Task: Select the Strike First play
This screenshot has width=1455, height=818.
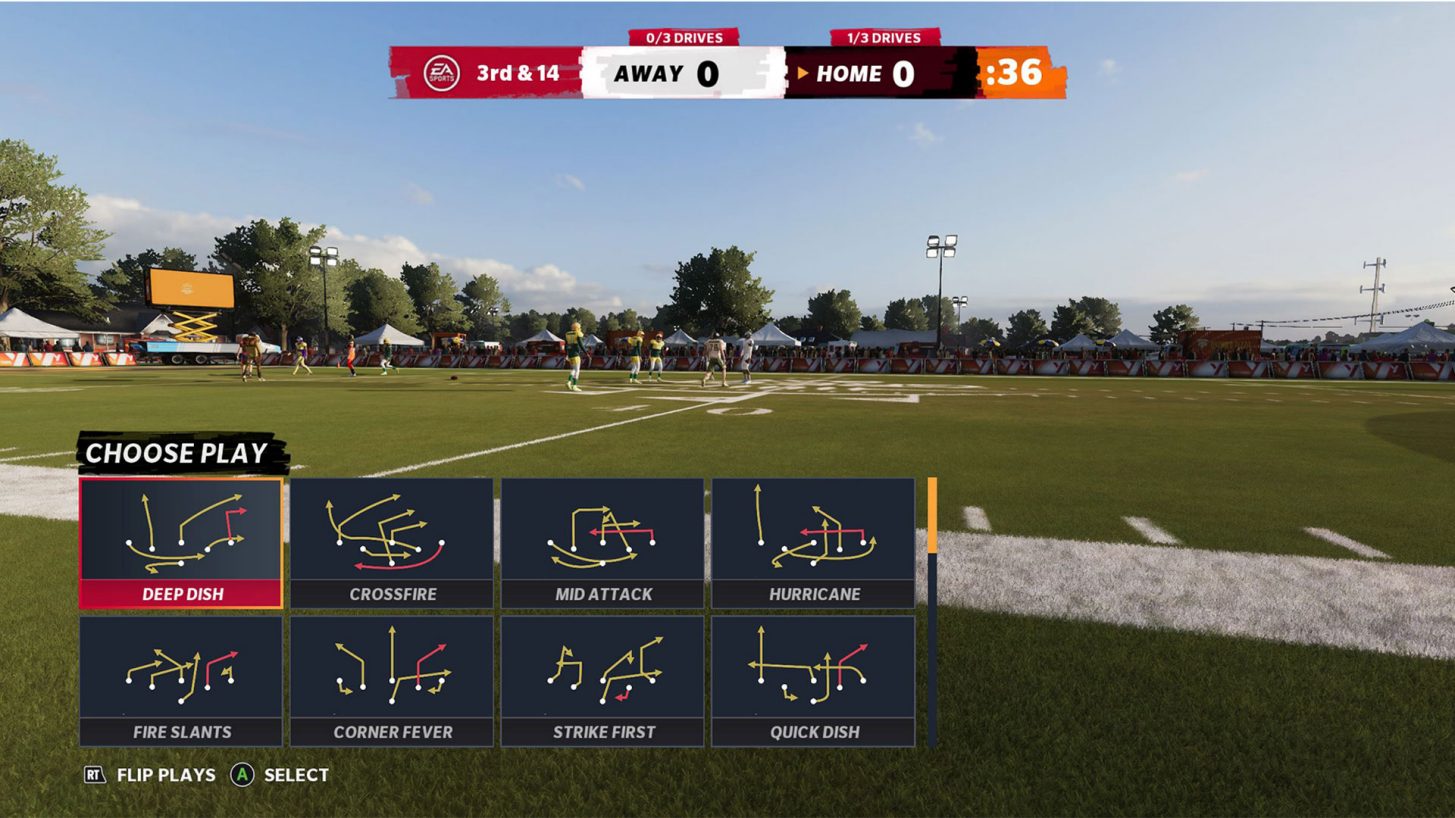Action: (x=603, y=681)
